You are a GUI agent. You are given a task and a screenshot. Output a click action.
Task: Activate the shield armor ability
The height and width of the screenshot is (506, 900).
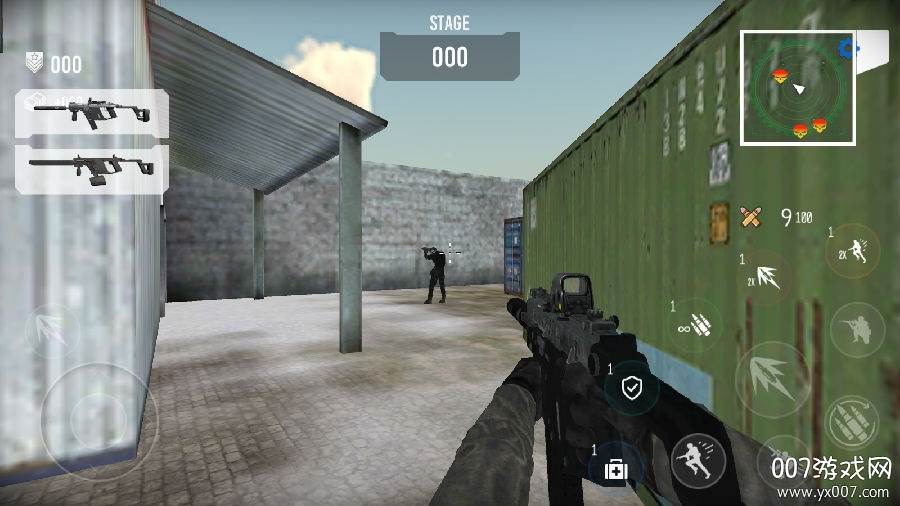coord(632,387)
